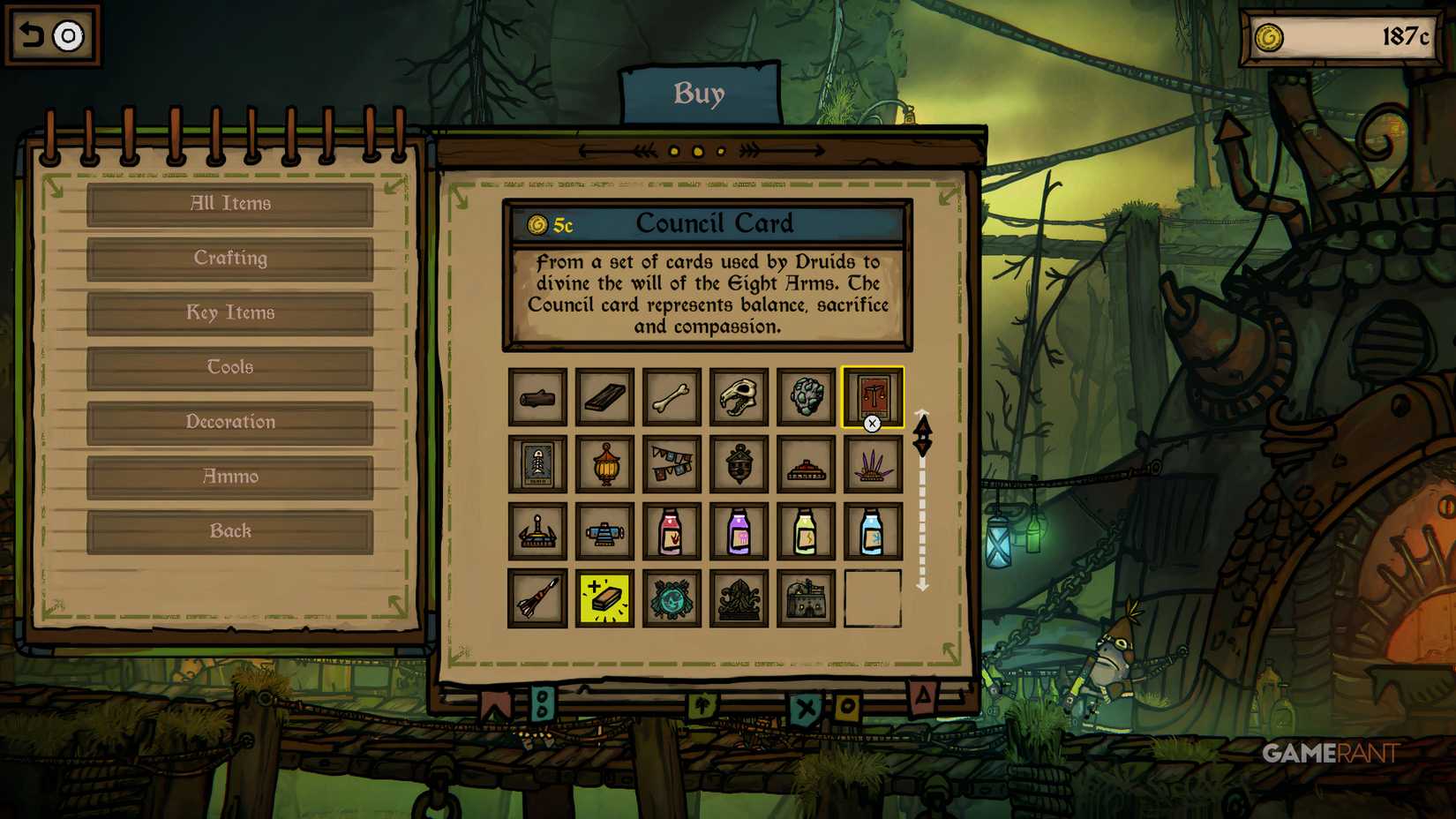Open the Key Items list
This screenshot has height=819, width=1456.
(229, 312)
